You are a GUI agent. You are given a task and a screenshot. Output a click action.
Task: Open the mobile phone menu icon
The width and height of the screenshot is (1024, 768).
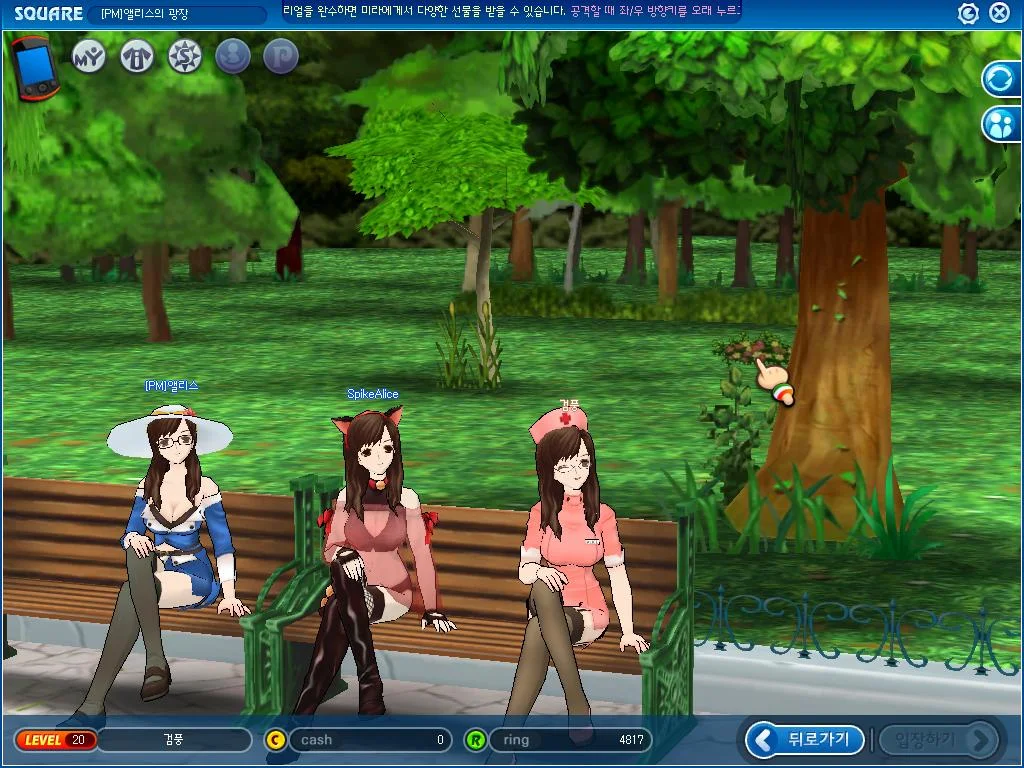tap(37, 68)
